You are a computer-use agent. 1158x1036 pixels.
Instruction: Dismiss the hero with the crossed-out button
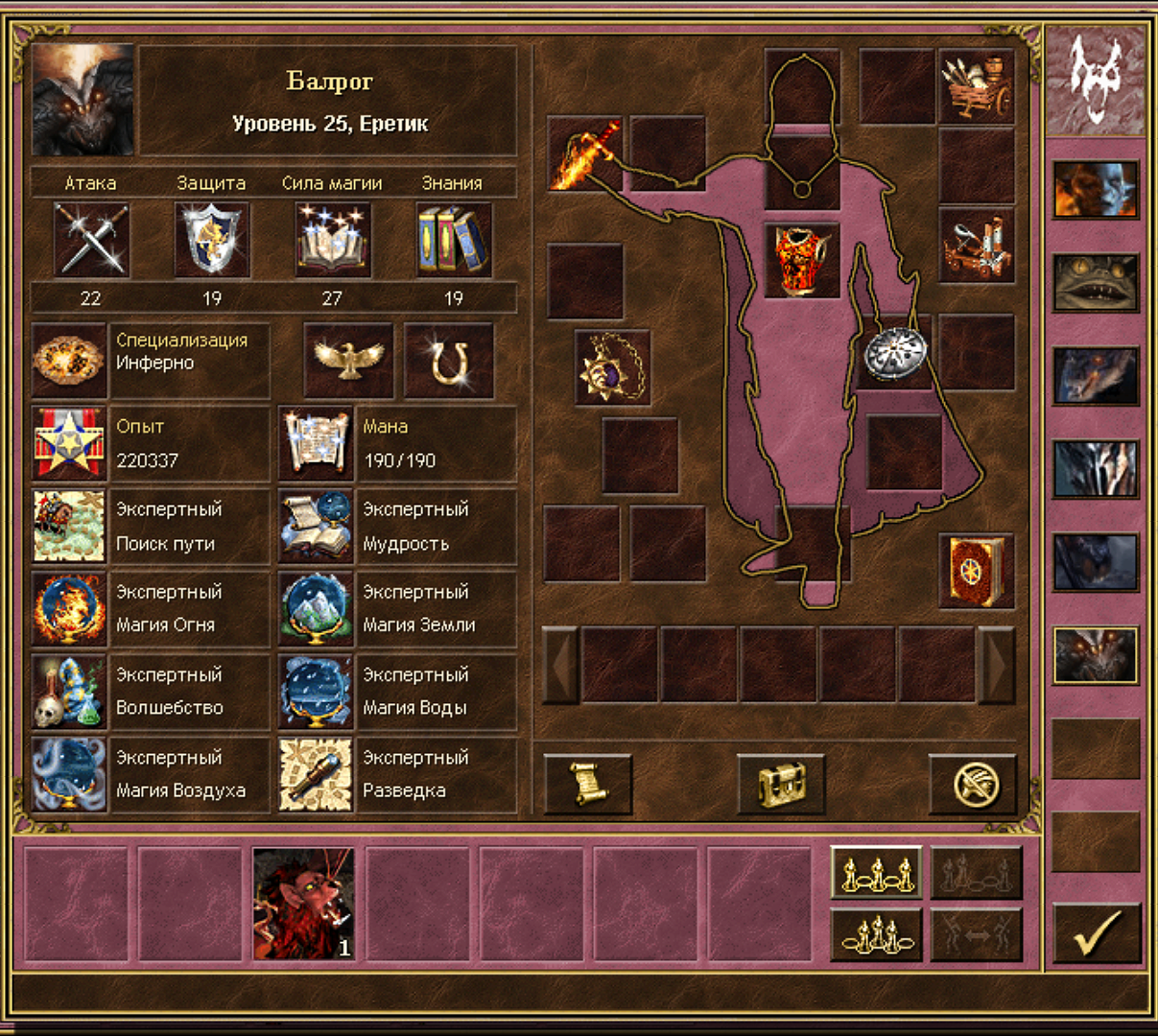[x=973, y=784]
